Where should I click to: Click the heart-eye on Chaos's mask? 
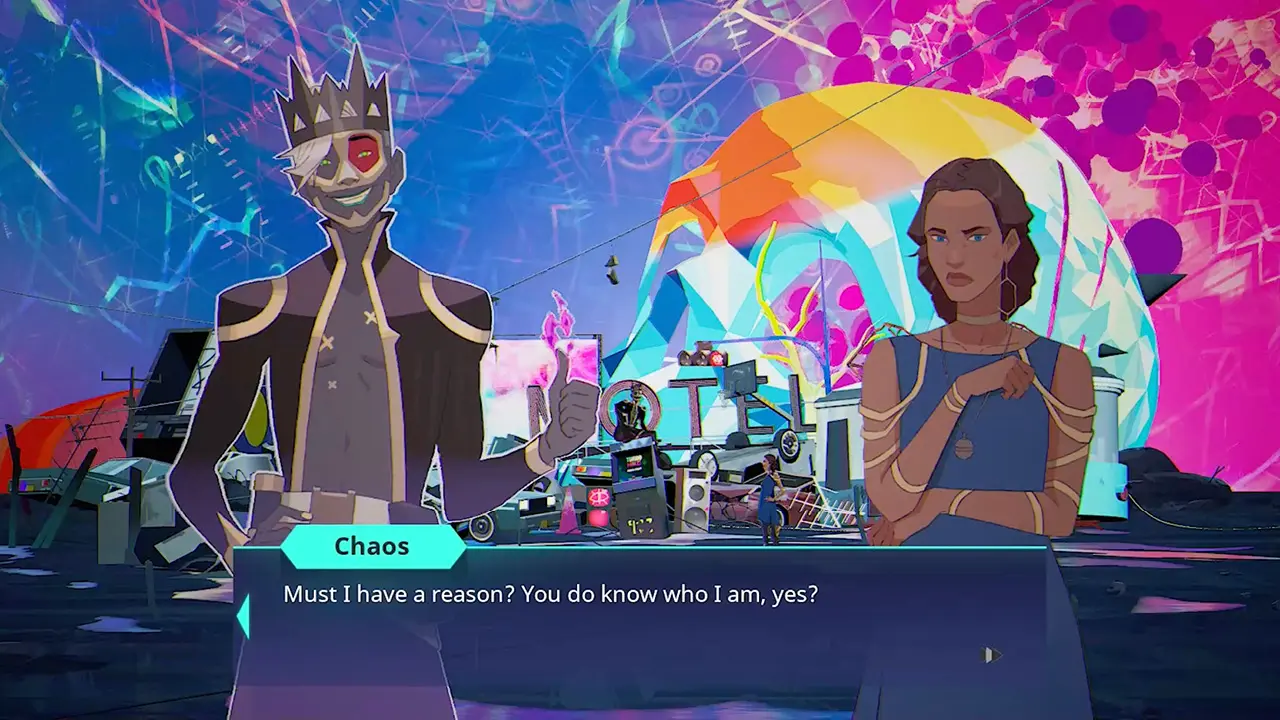click(362, 153)
